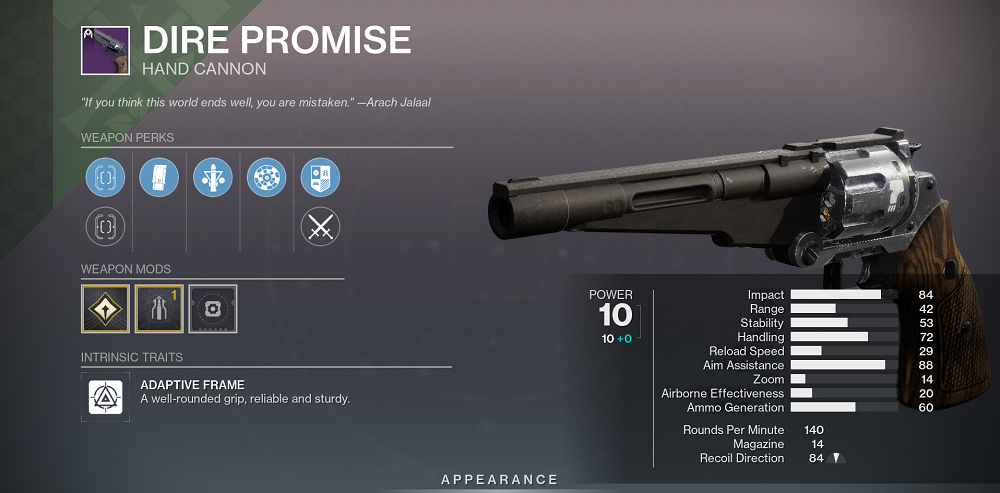Choose the blue shield emblem perk
This screenshot has height=493, width=1000.
point(321,178)
